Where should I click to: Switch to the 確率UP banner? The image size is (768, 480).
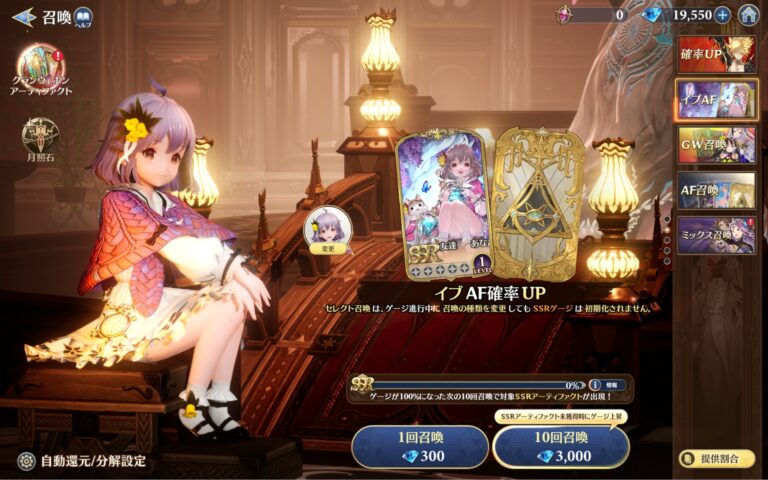pyautogui.click(x=716, y=54)
